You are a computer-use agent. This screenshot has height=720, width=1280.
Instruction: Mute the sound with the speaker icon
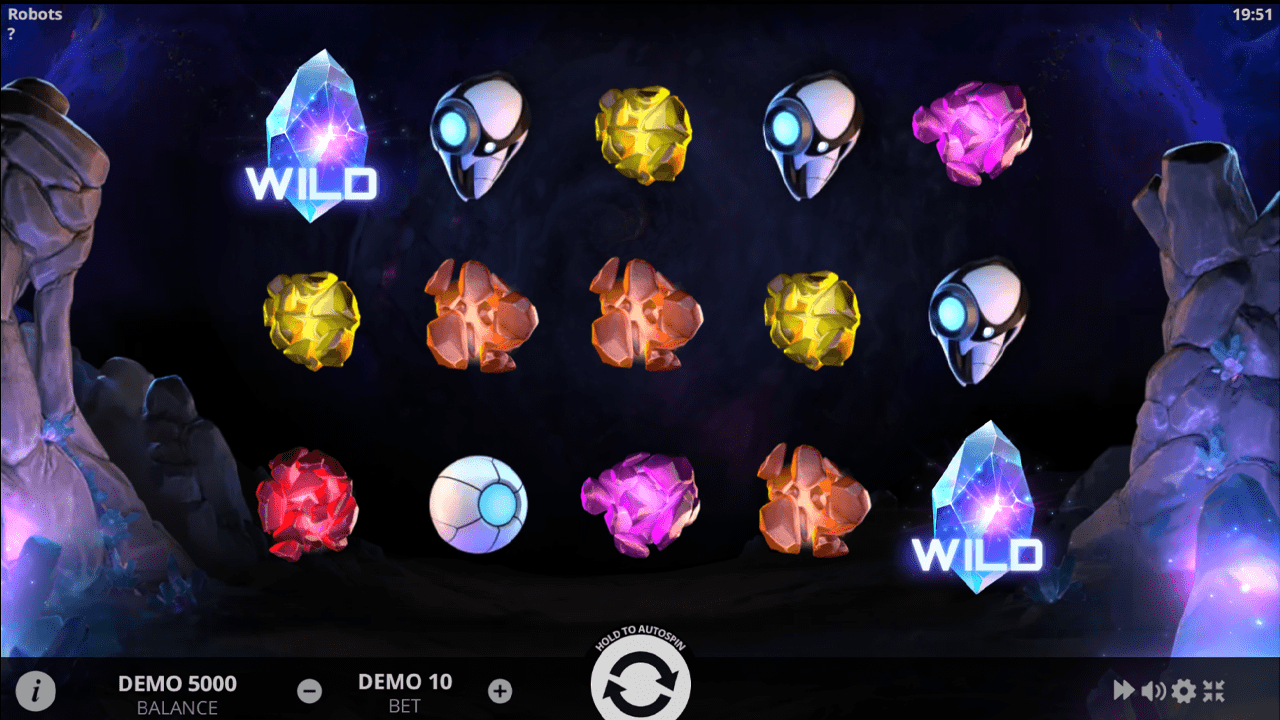pyautogui.click(x=1154, y=690)
